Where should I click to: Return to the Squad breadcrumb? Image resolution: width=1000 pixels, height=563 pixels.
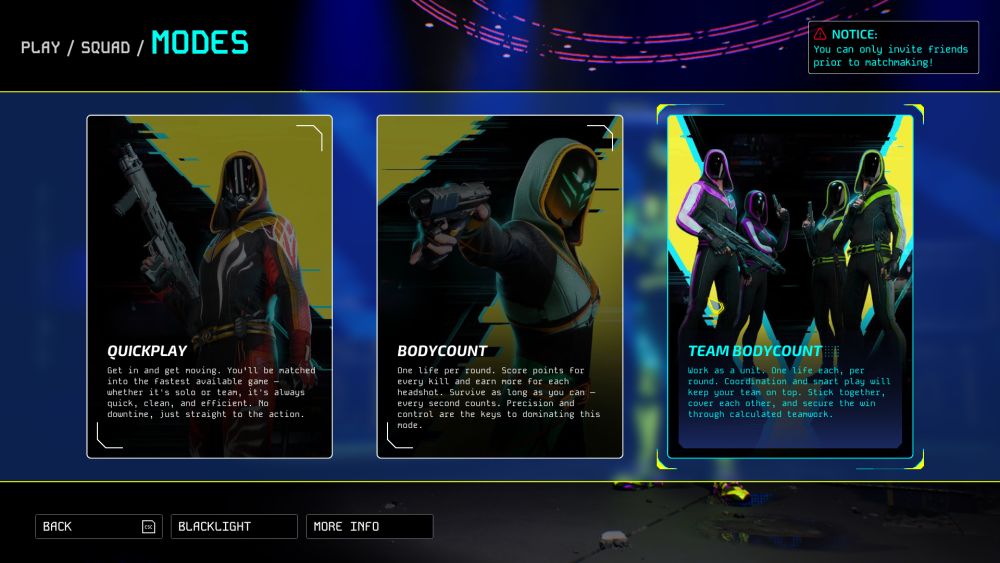[x=105, y=46]
